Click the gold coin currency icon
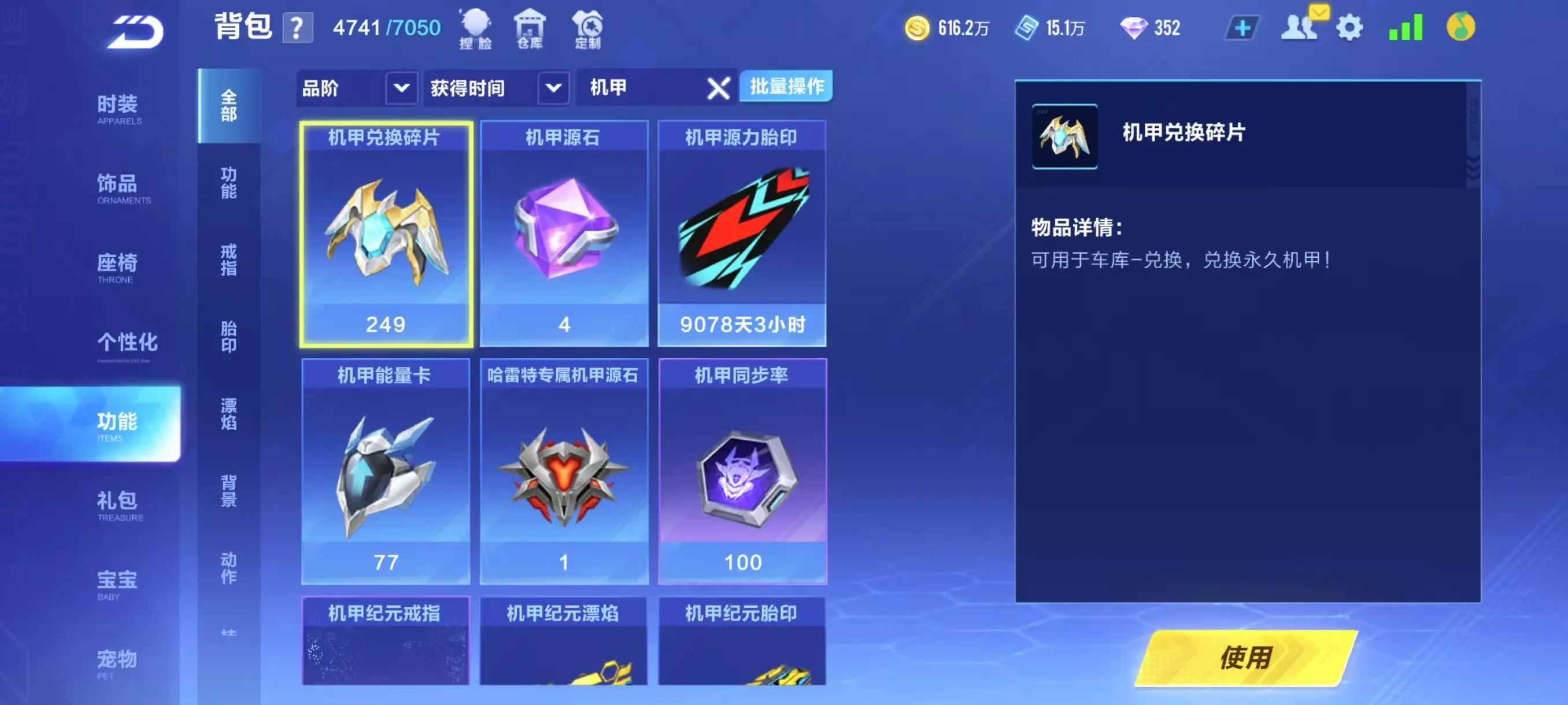Screen dimensions: 1568x705 pyautogui.click(x=919, y=27)
